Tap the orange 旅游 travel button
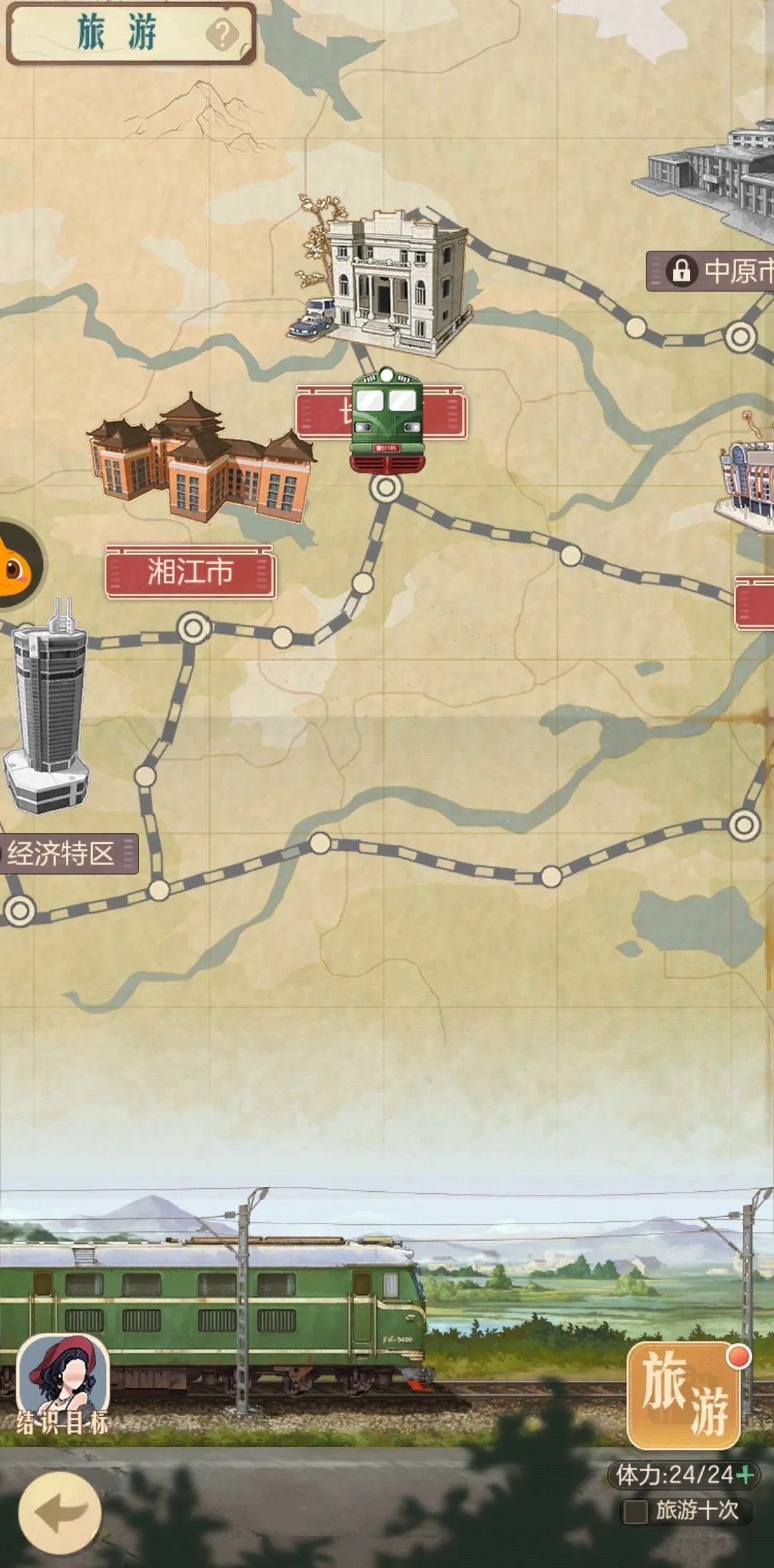The image size is (774, 1568). tap(684, 1394)
